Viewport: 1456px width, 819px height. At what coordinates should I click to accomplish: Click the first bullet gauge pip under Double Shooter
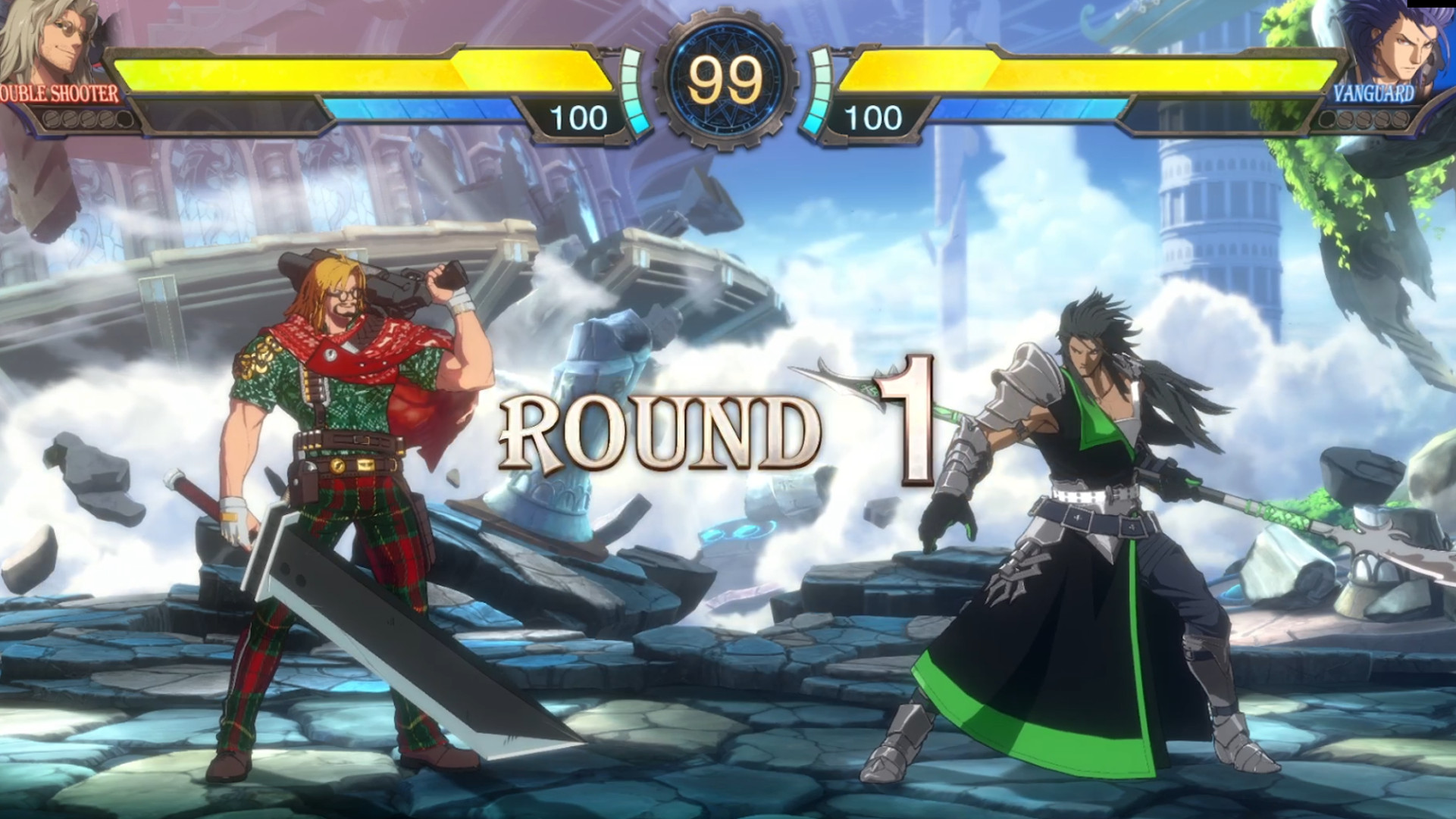point(50,119)
